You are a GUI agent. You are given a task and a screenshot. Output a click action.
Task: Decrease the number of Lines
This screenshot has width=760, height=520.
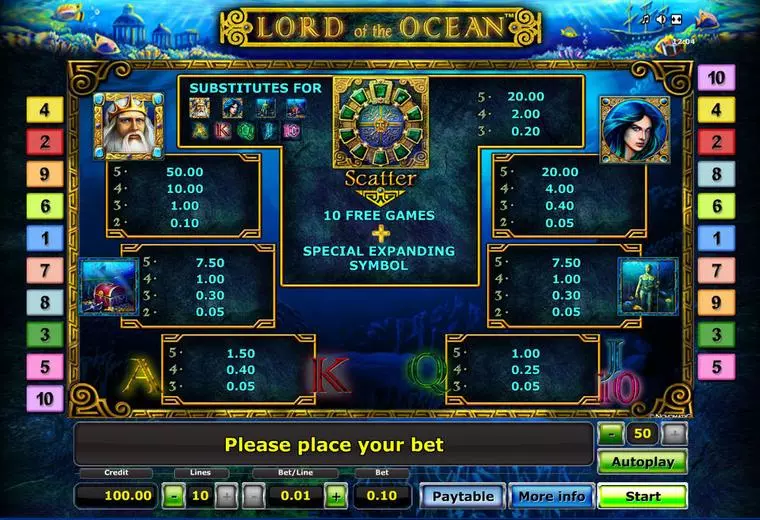click(174, 495)
